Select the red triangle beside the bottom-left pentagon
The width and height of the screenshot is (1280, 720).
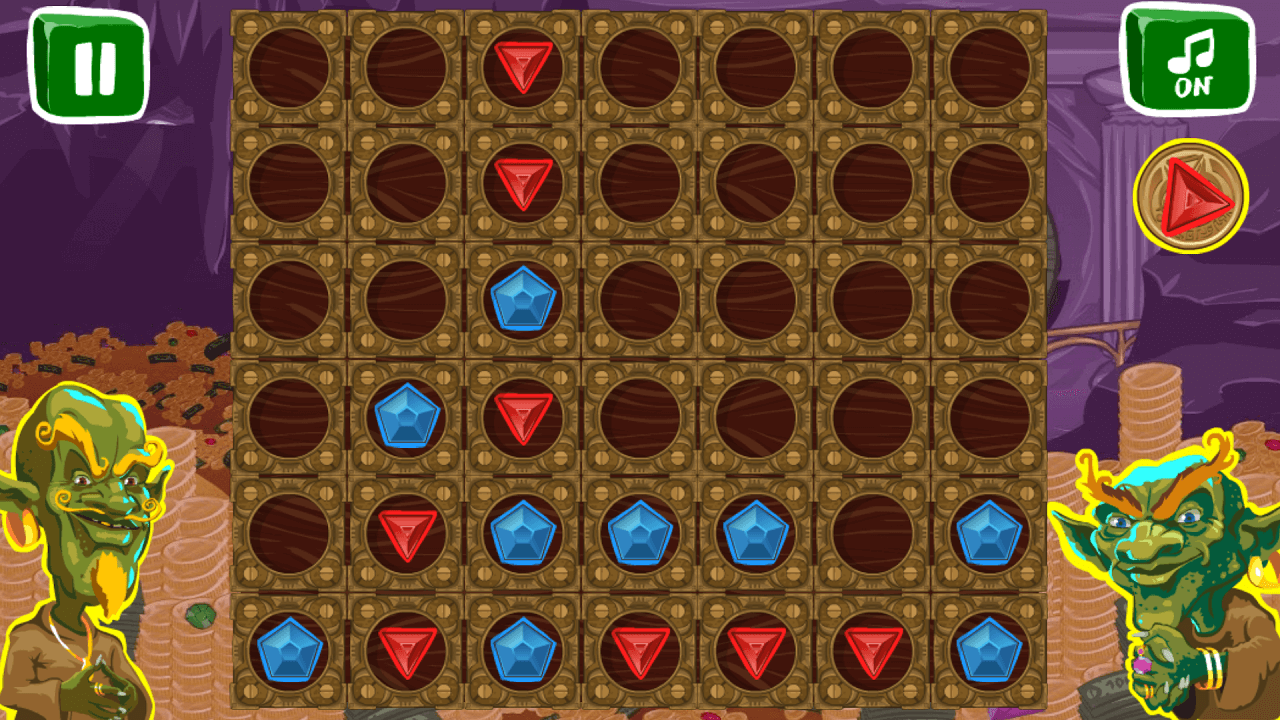[x=405, y=650]
